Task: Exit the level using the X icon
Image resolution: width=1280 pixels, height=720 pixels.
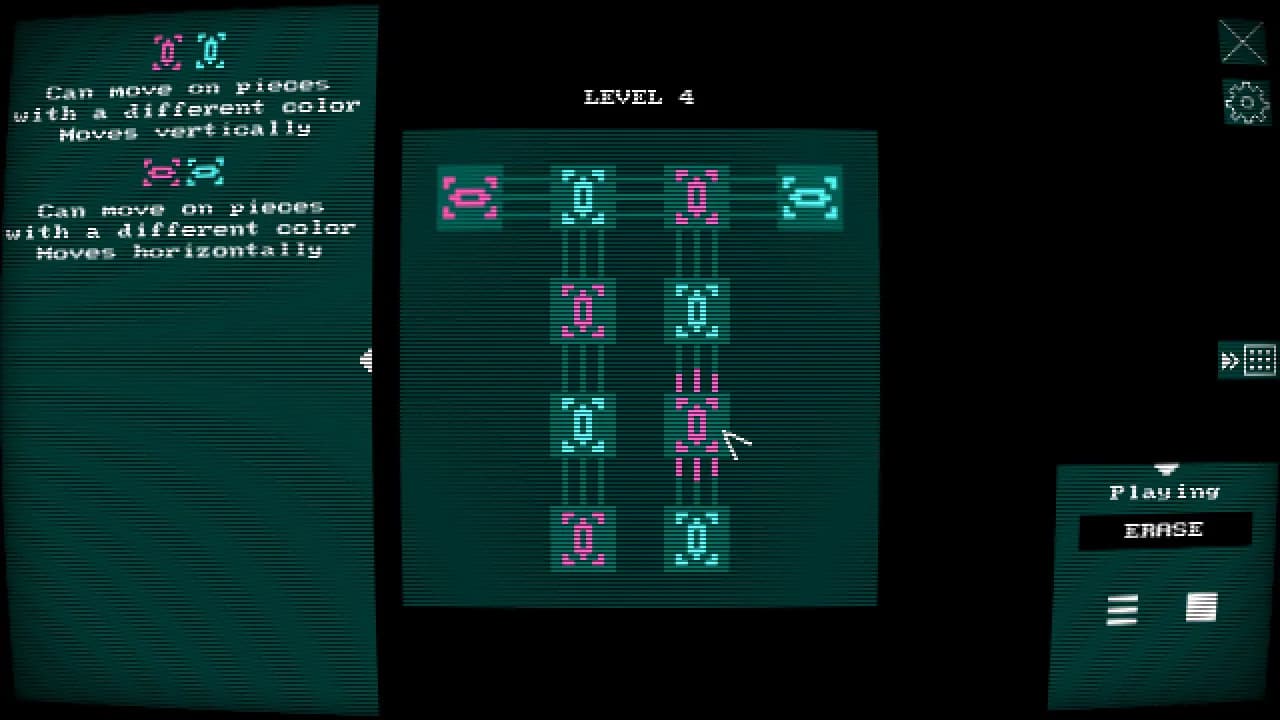Action: tap(1242, 42)
